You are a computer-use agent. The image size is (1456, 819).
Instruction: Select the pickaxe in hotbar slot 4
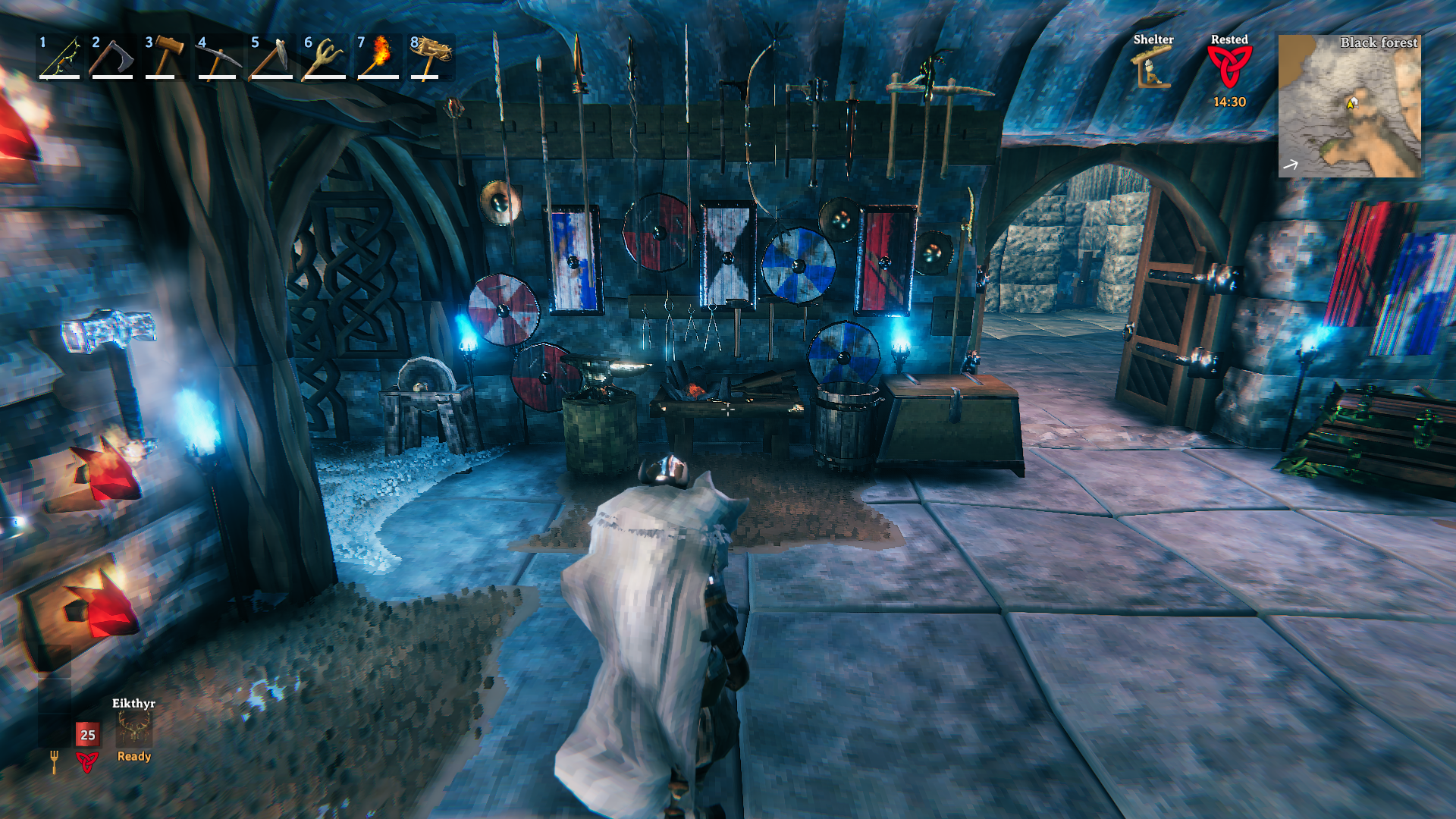218,58
